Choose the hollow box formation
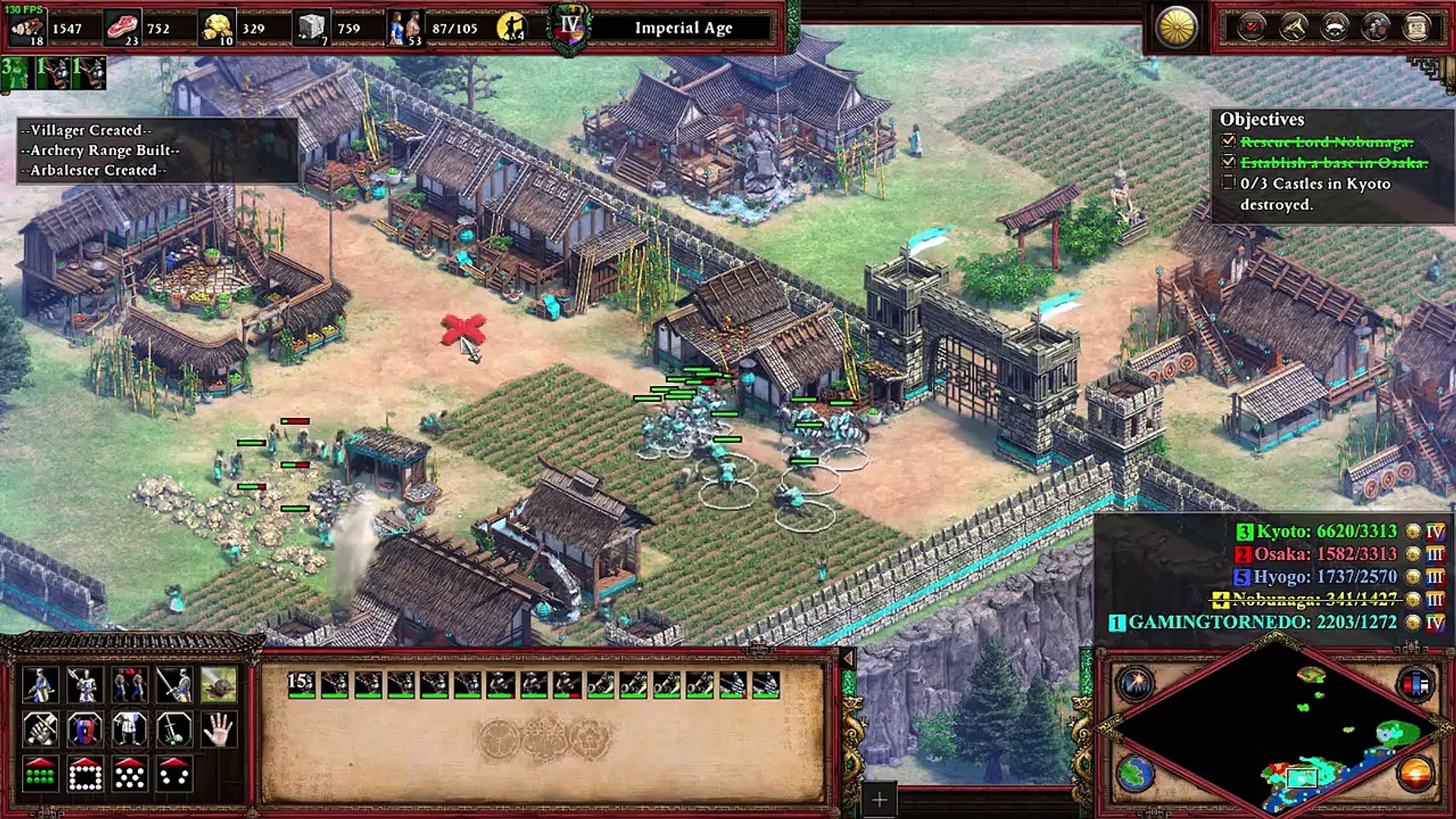 [85, 774]
